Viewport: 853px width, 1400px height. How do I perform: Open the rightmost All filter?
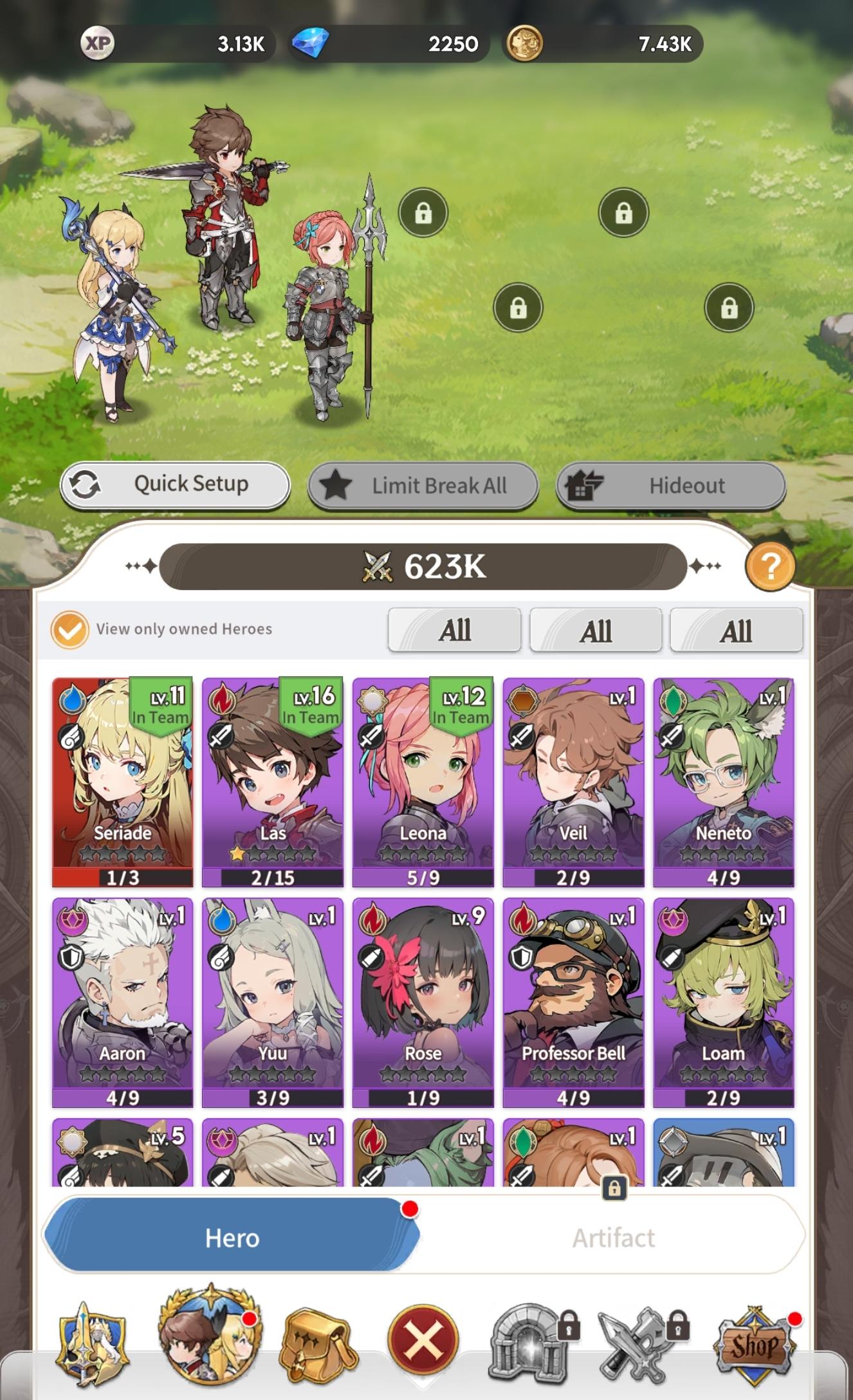point(736,630)
